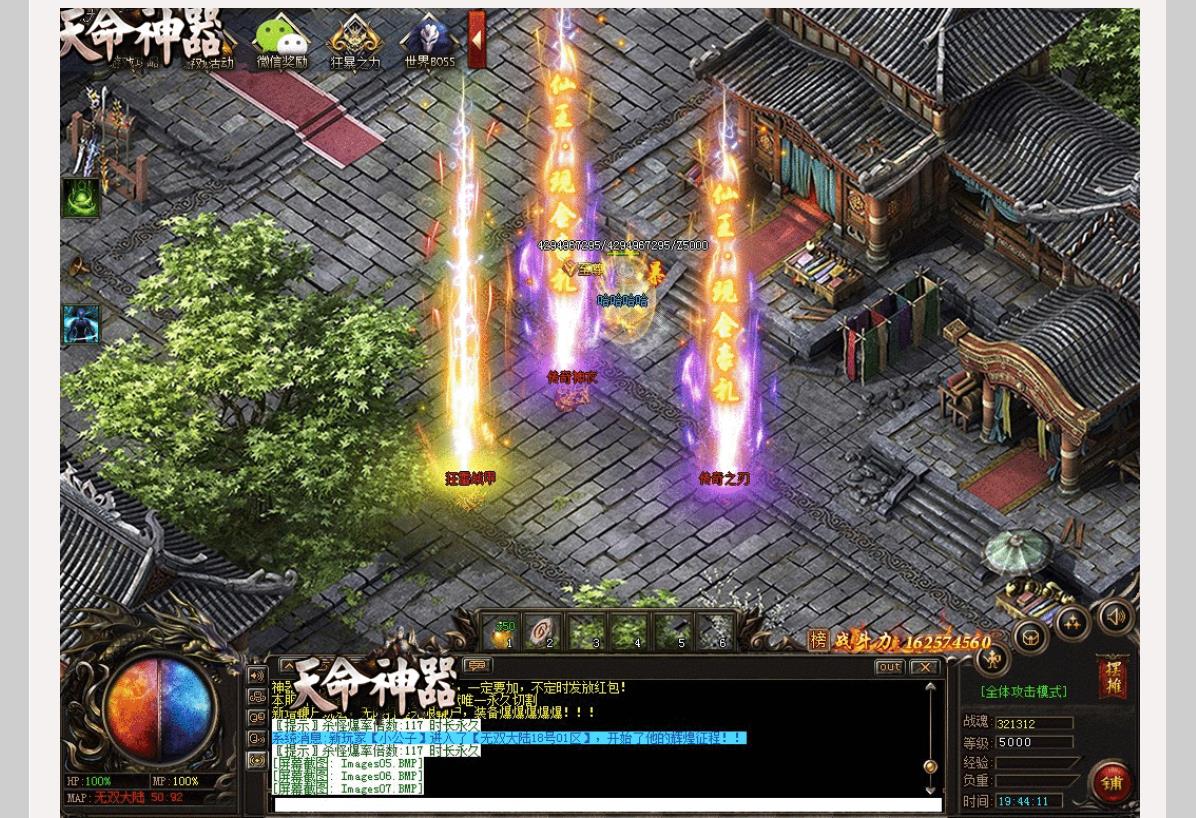
Task: Use the scroll item in hotbar slot 2
Action: [x=543, y=633]
